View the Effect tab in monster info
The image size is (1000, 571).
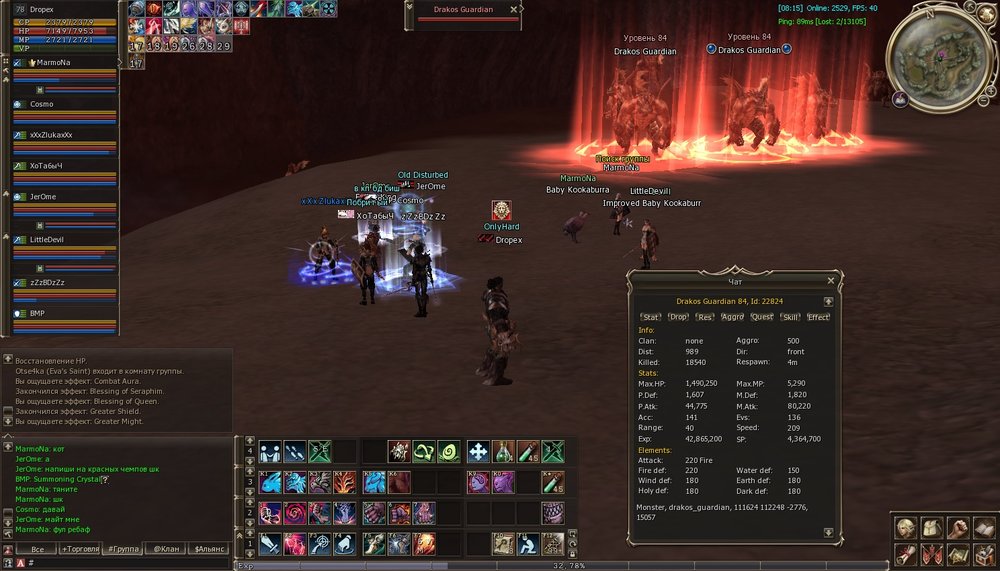pyautogui.click(x=818, y=317)
